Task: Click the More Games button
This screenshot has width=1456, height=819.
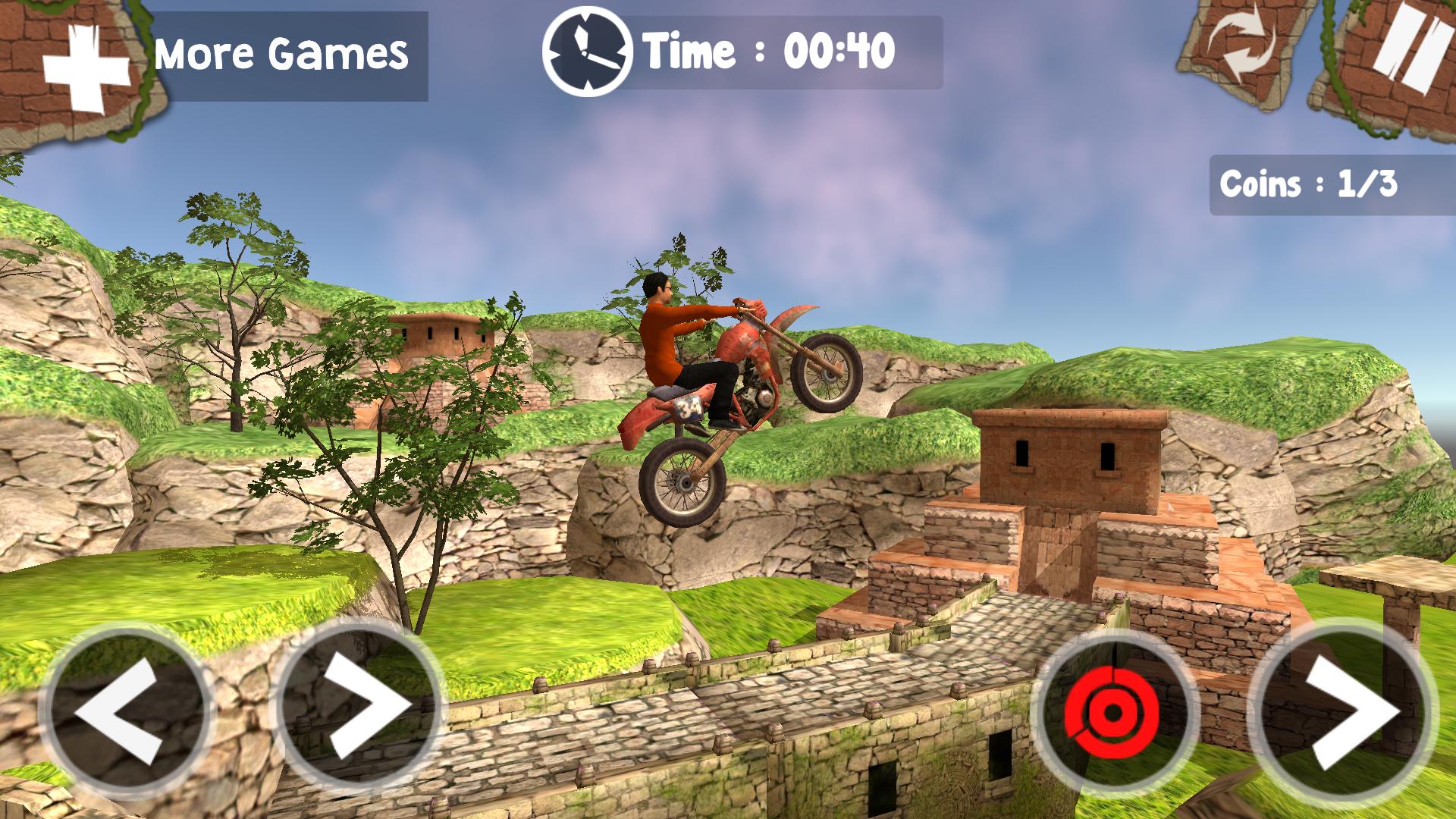Action: [281, 52]
